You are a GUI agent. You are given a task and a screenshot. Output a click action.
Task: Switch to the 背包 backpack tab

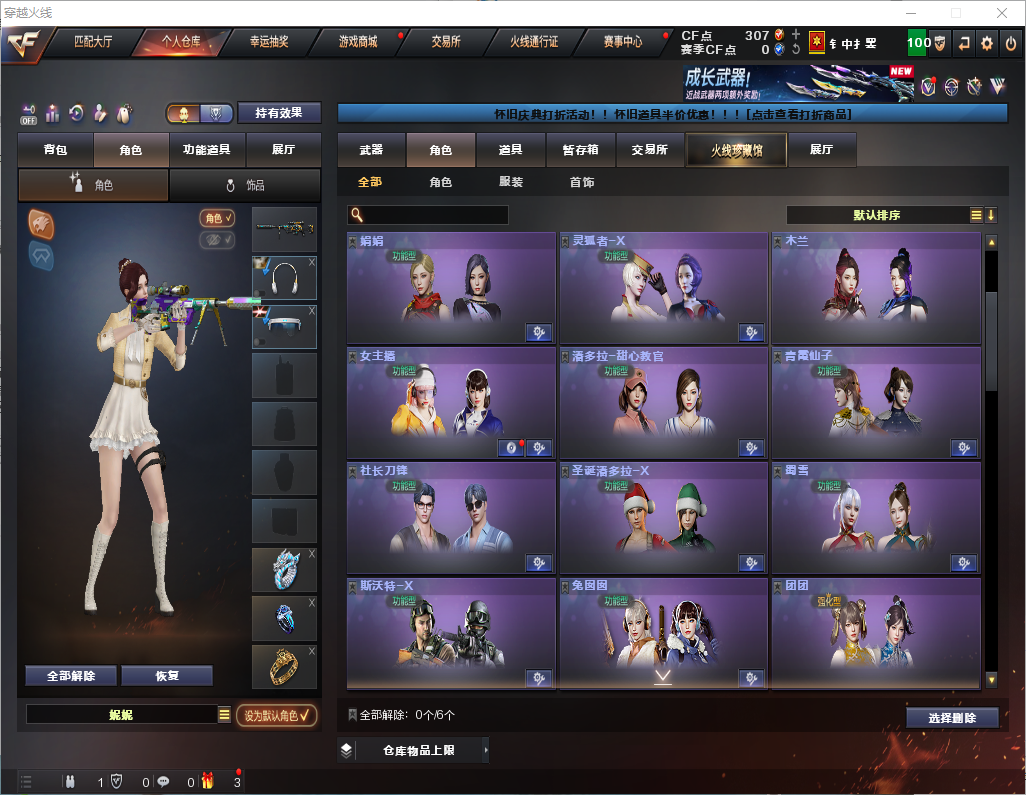56,150
